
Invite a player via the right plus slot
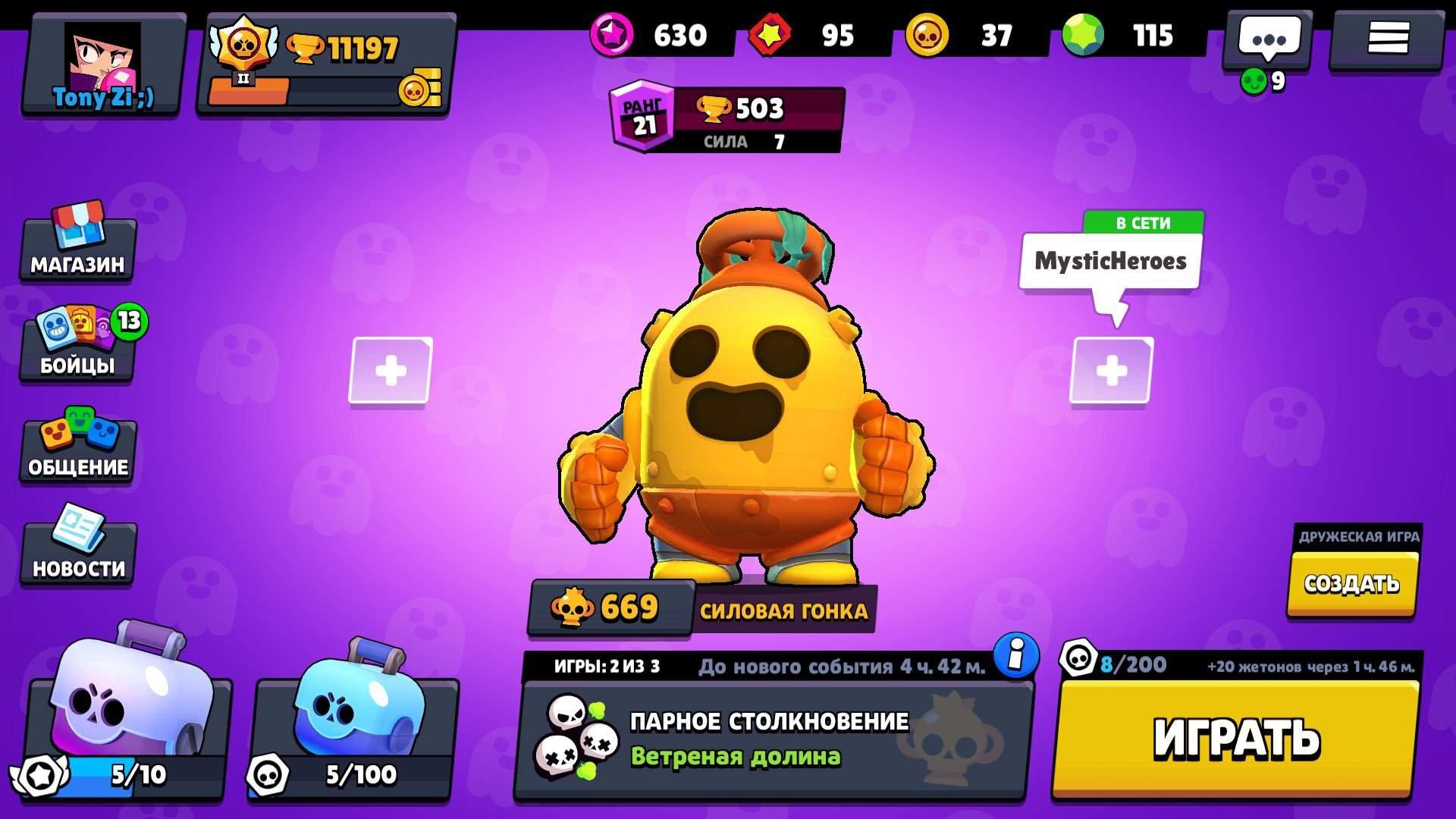coord(1111,372)
